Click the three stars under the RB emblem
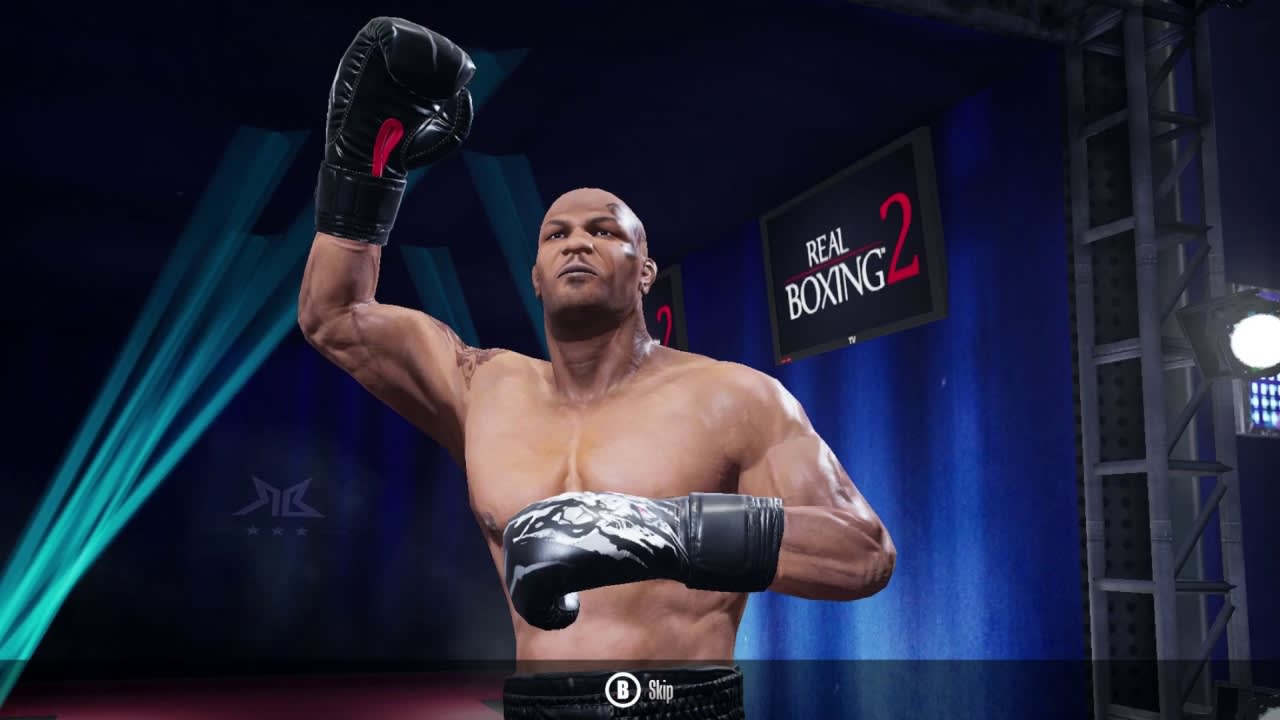The width and height of the screenshot is (1280, 720). (278, 531)
